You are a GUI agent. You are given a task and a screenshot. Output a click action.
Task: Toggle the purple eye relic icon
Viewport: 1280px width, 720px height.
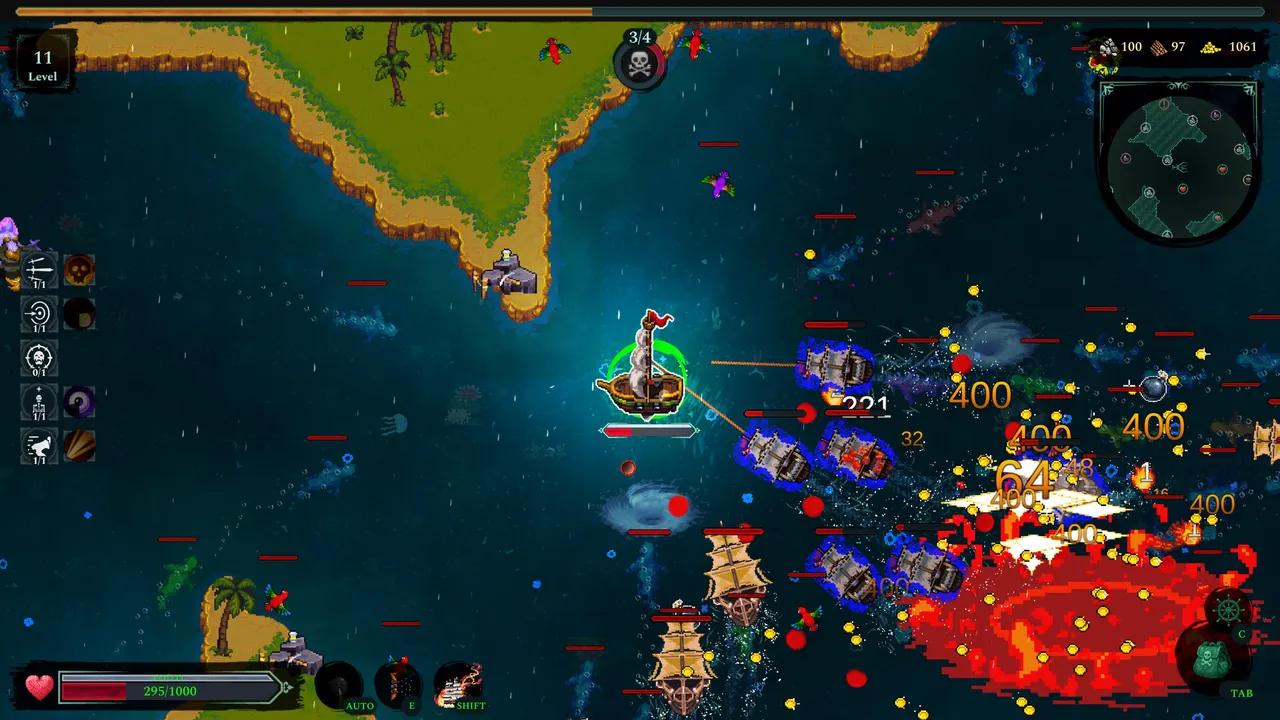click(78, 402)
